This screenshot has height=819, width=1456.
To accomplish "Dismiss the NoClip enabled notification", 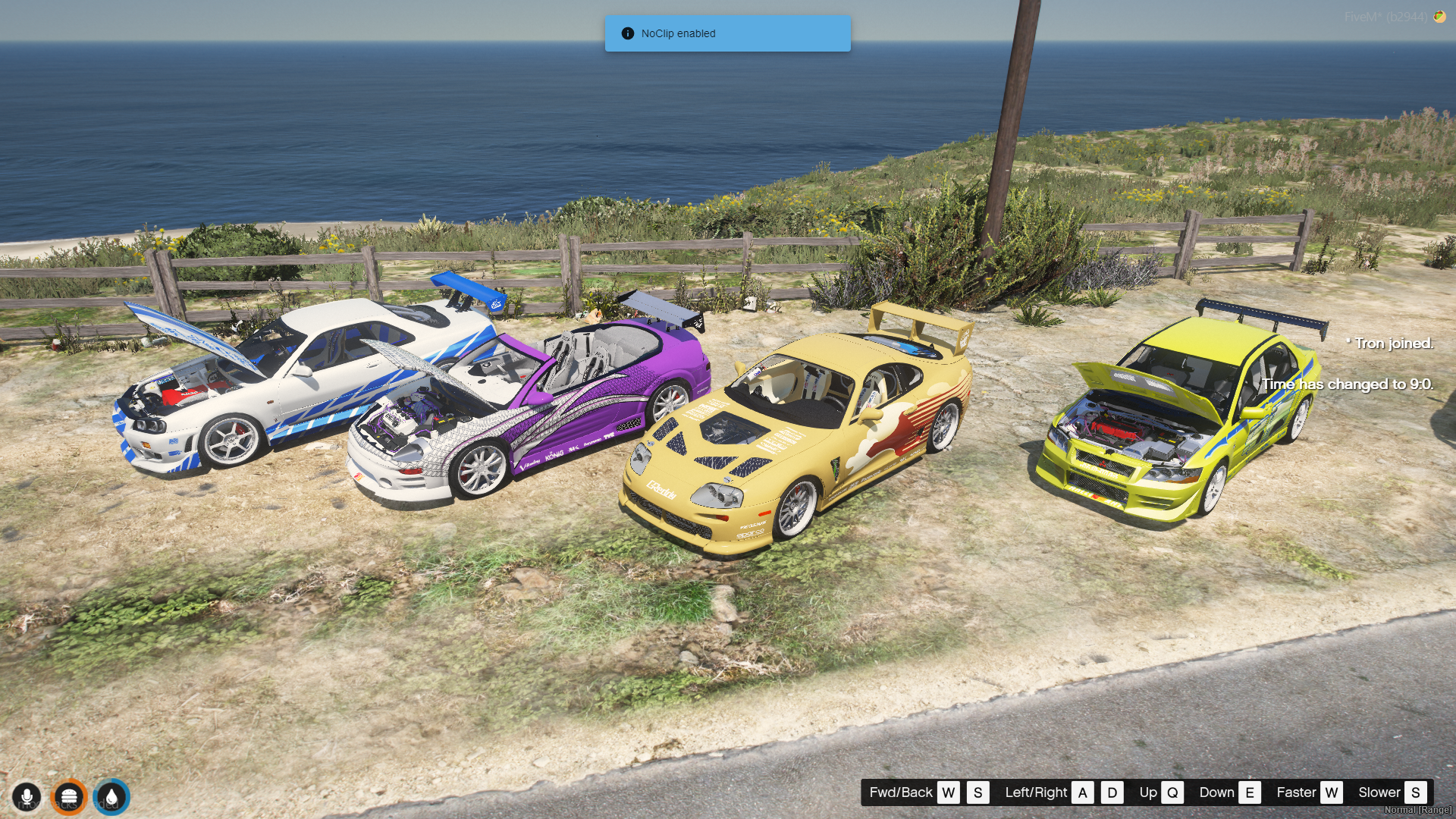I will (727, 33).
